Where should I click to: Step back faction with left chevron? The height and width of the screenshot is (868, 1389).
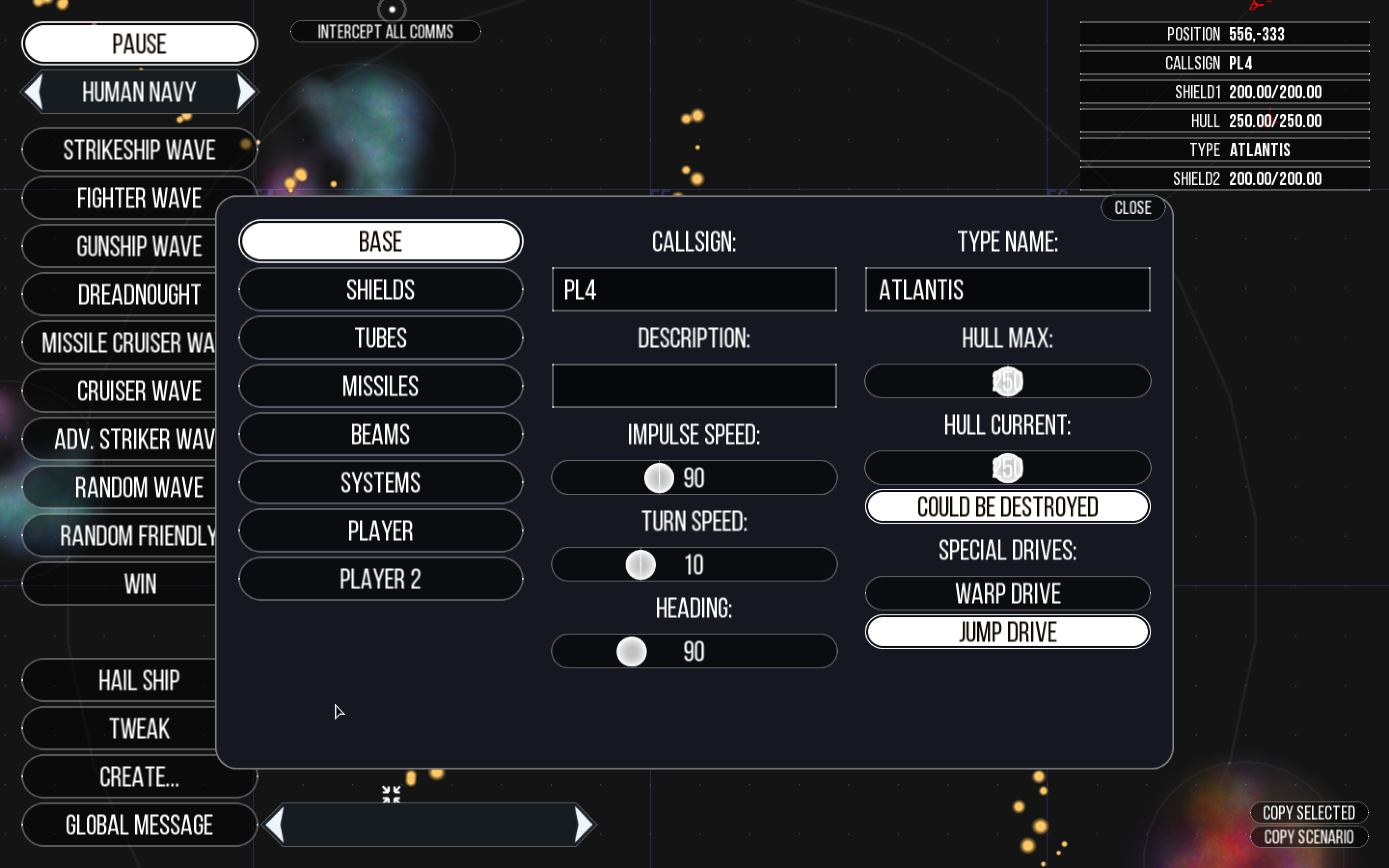[33, 91]
